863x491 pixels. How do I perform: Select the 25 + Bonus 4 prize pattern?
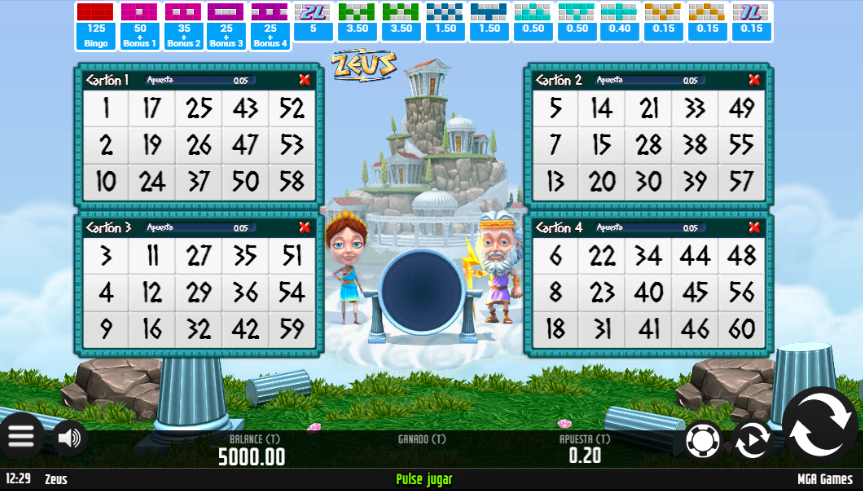click(x=270, y=26)
